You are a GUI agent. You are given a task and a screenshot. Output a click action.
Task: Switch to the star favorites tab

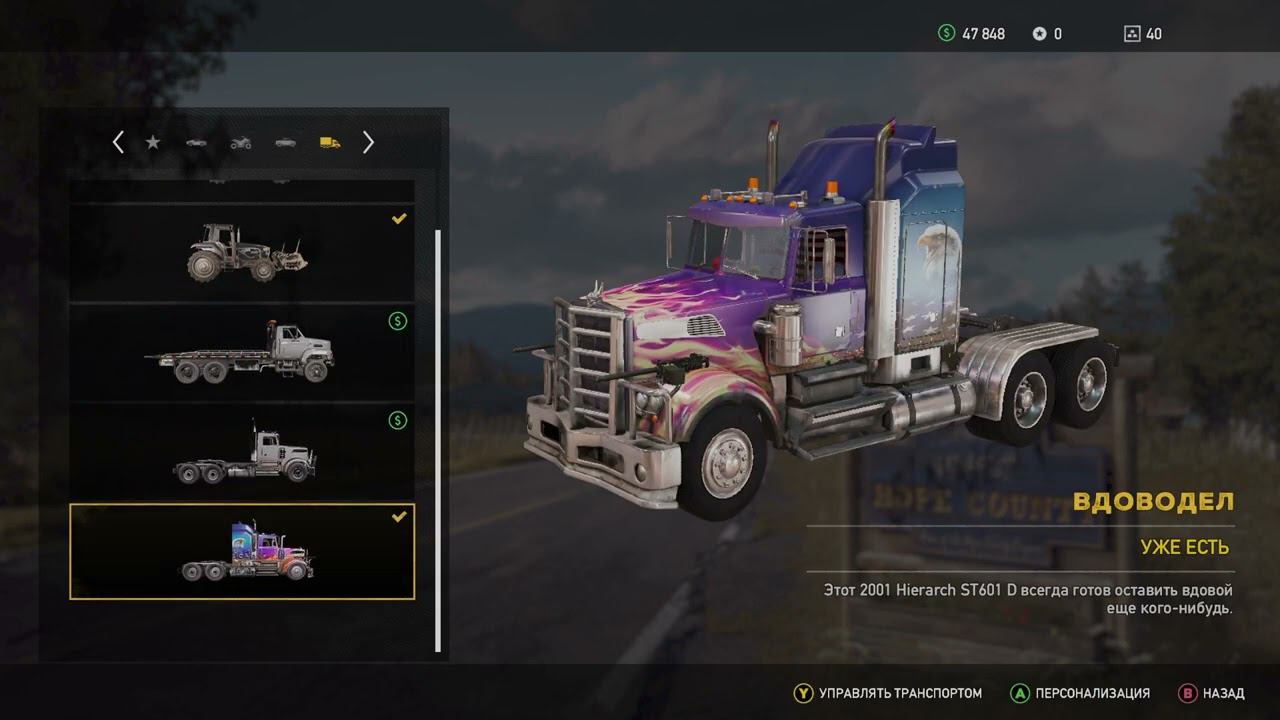click(x=153, y=143)
